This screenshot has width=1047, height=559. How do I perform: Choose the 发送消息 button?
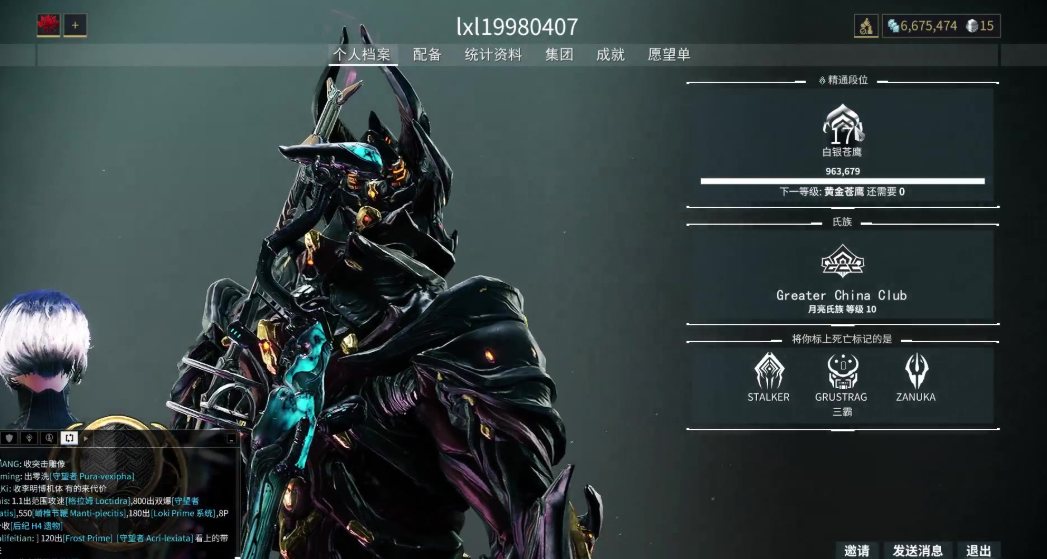(x=917, y=550)
